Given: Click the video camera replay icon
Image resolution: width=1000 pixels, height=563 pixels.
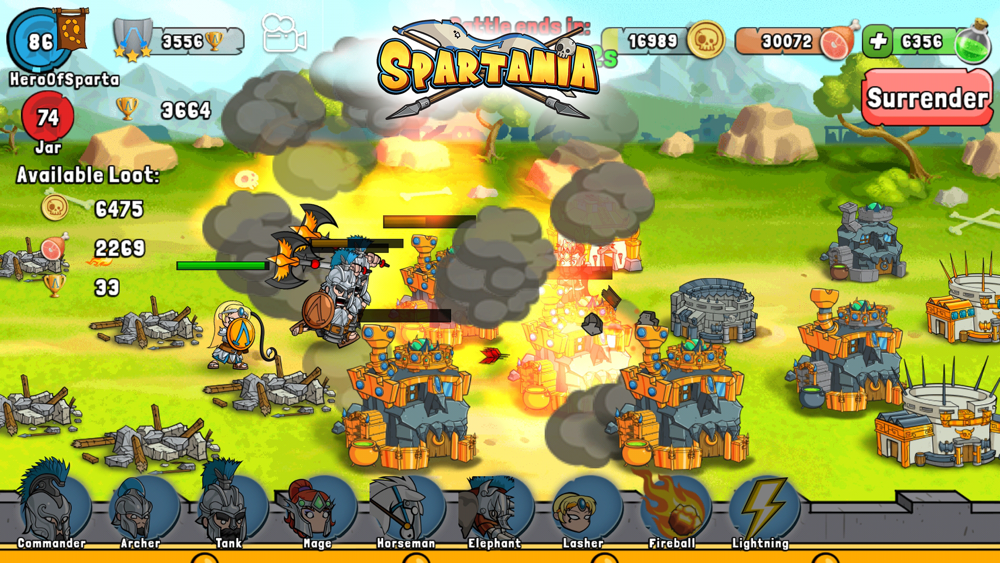Looking at the screenshot, I should coord(283,35).
